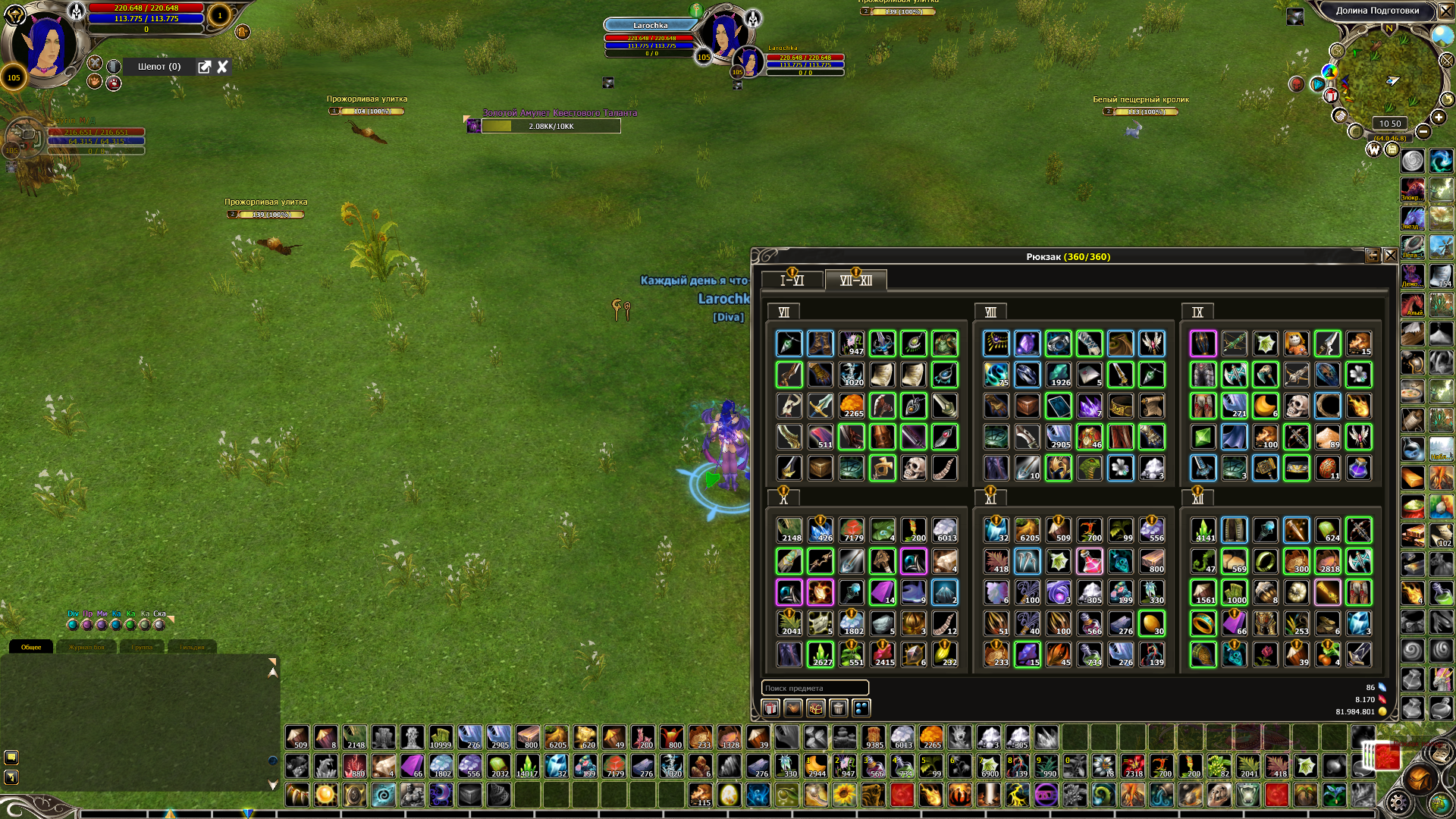
Task: Switch chat to the Гильдия tab
Action: coord(192,647)
